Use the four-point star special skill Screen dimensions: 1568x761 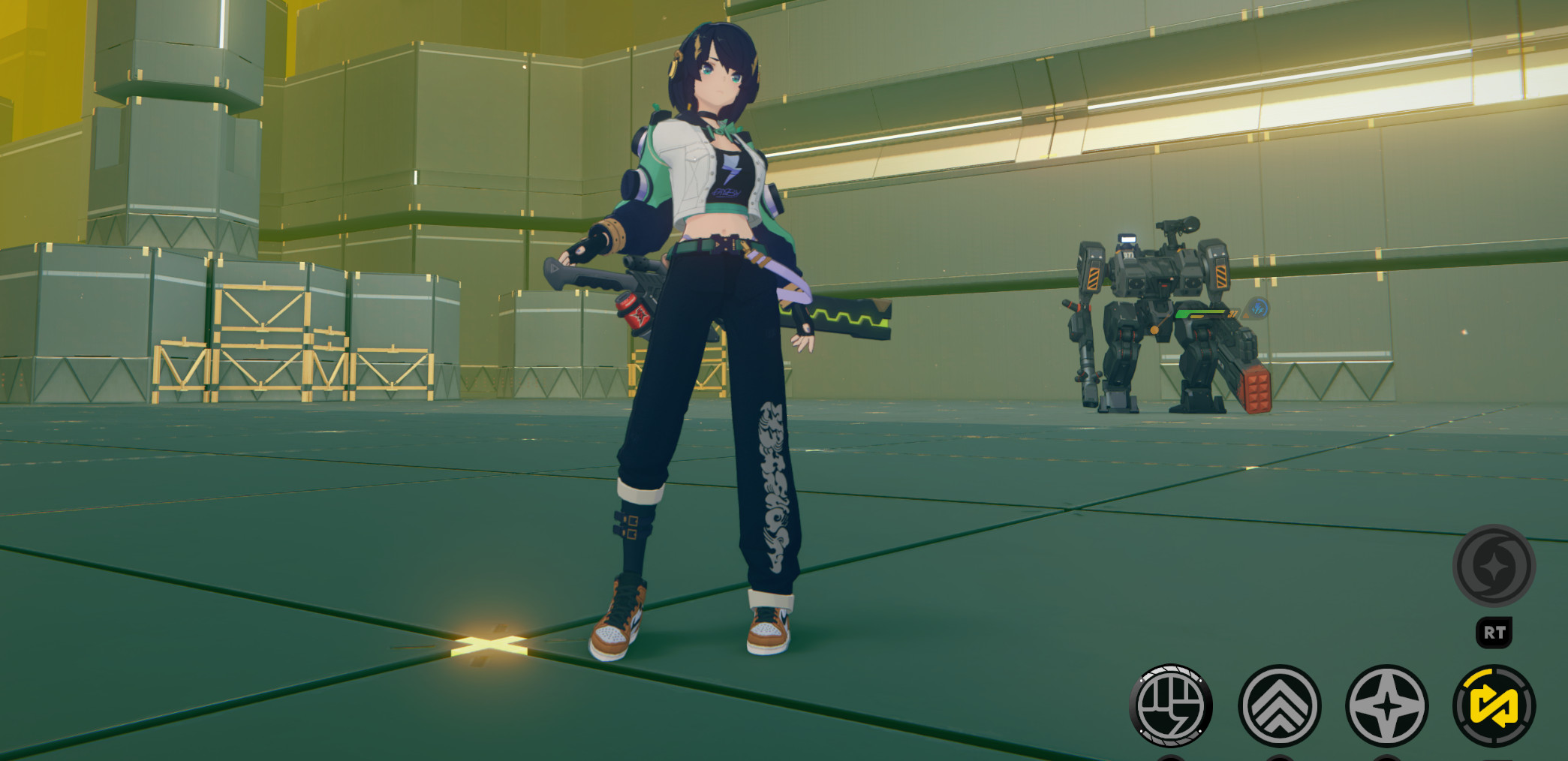click(x=1387, y=706)
